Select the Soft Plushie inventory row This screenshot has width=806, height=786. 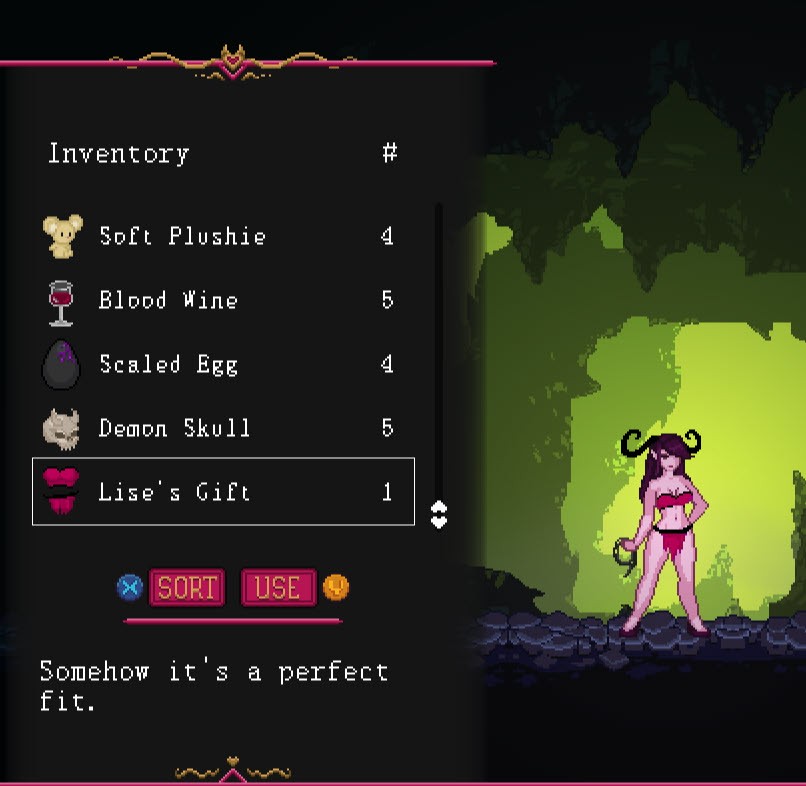click(x=222, y=237)
